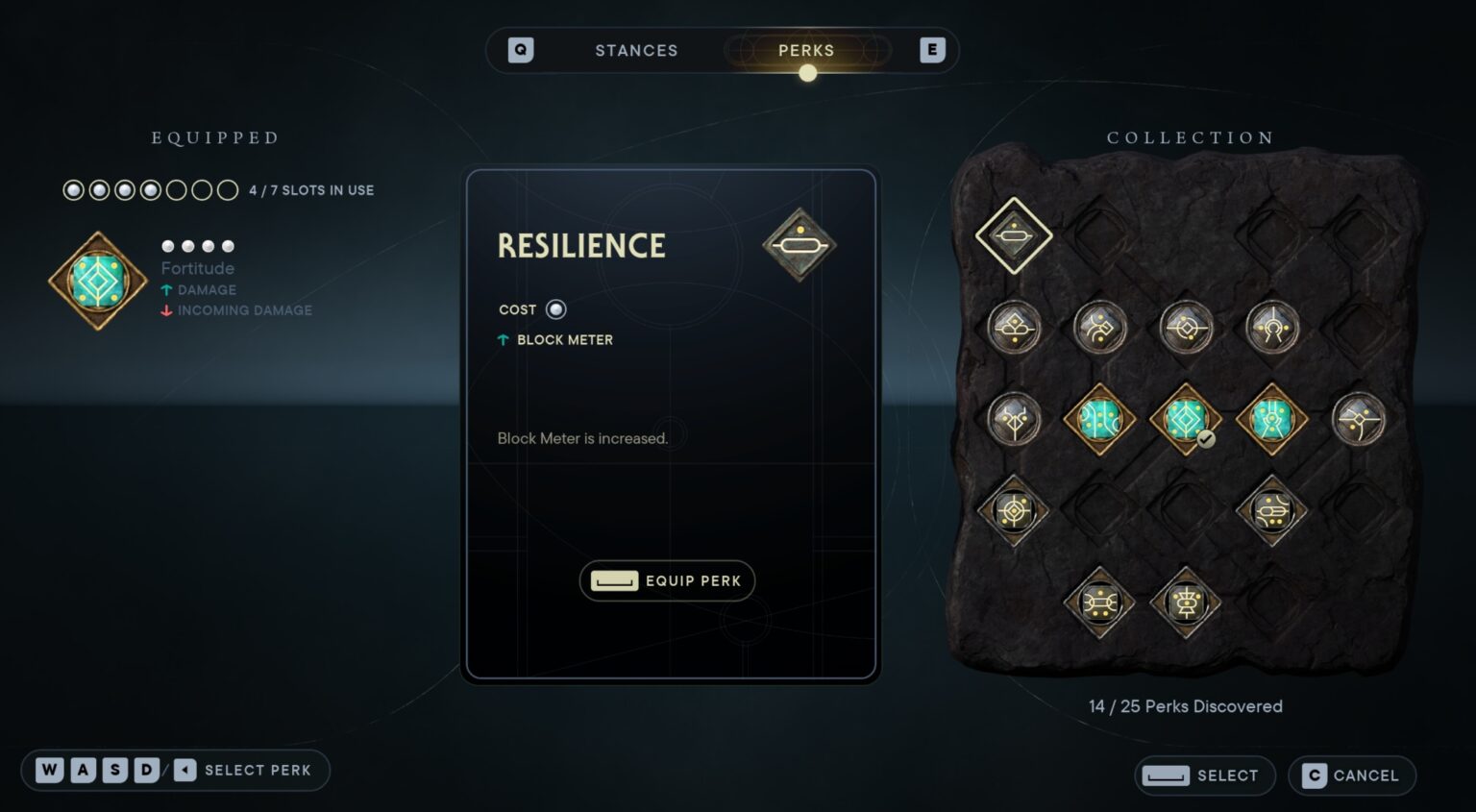This screenshot has height=812, width=1476.
Task: Select the teal perk left of the checkmarked one
Action: 1099,418
